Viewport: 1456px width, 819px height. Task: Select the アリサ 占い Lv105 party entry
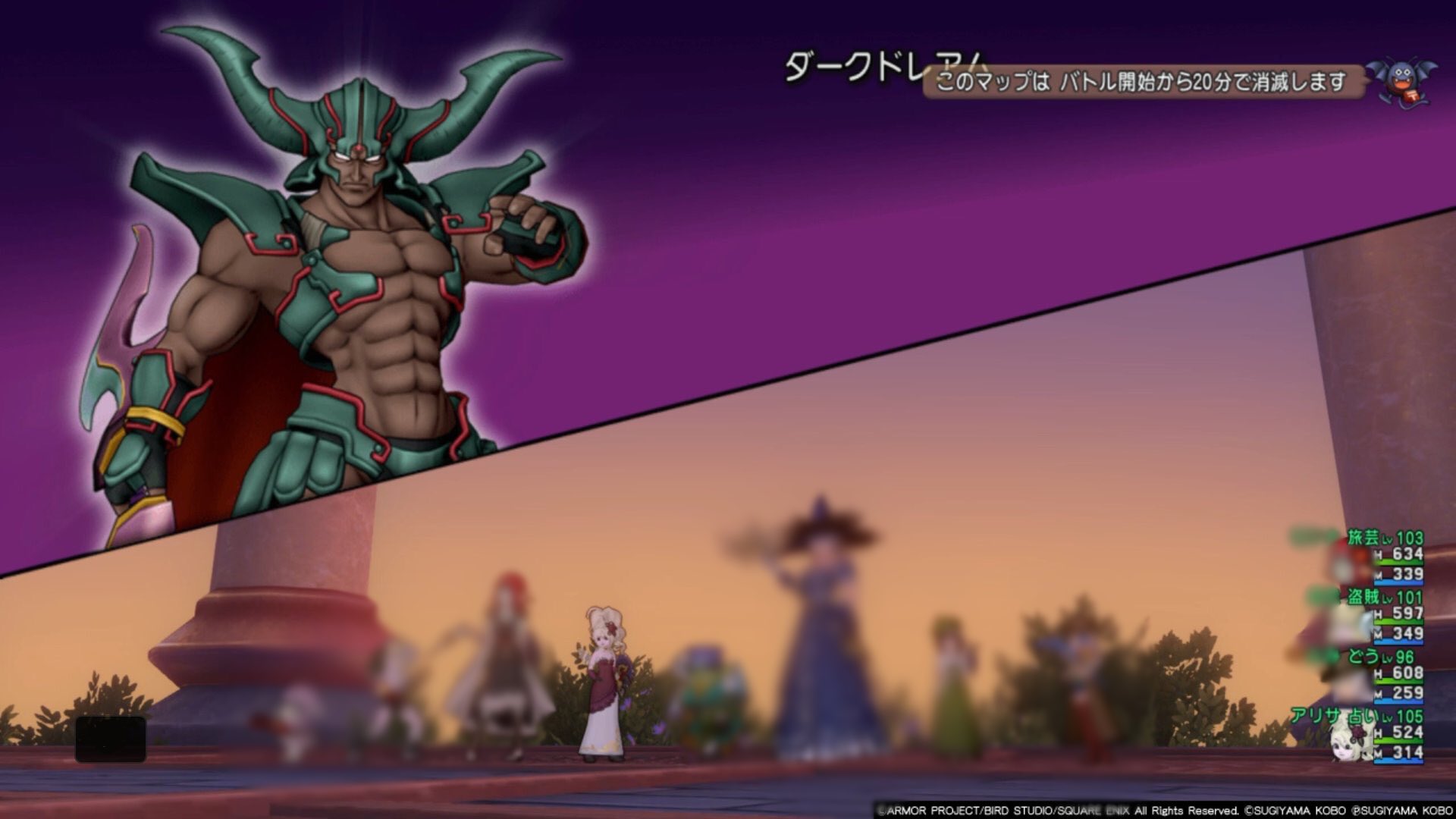(x=1357, y=714)
